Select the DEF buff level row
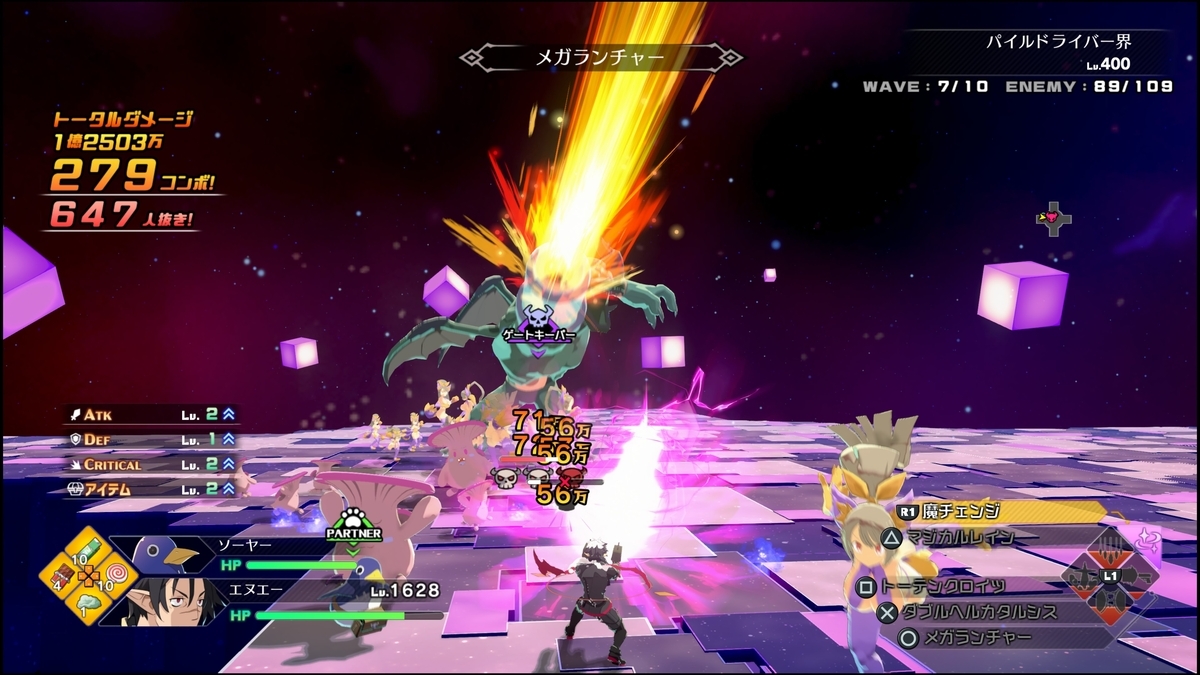 [x=150, y=439]
